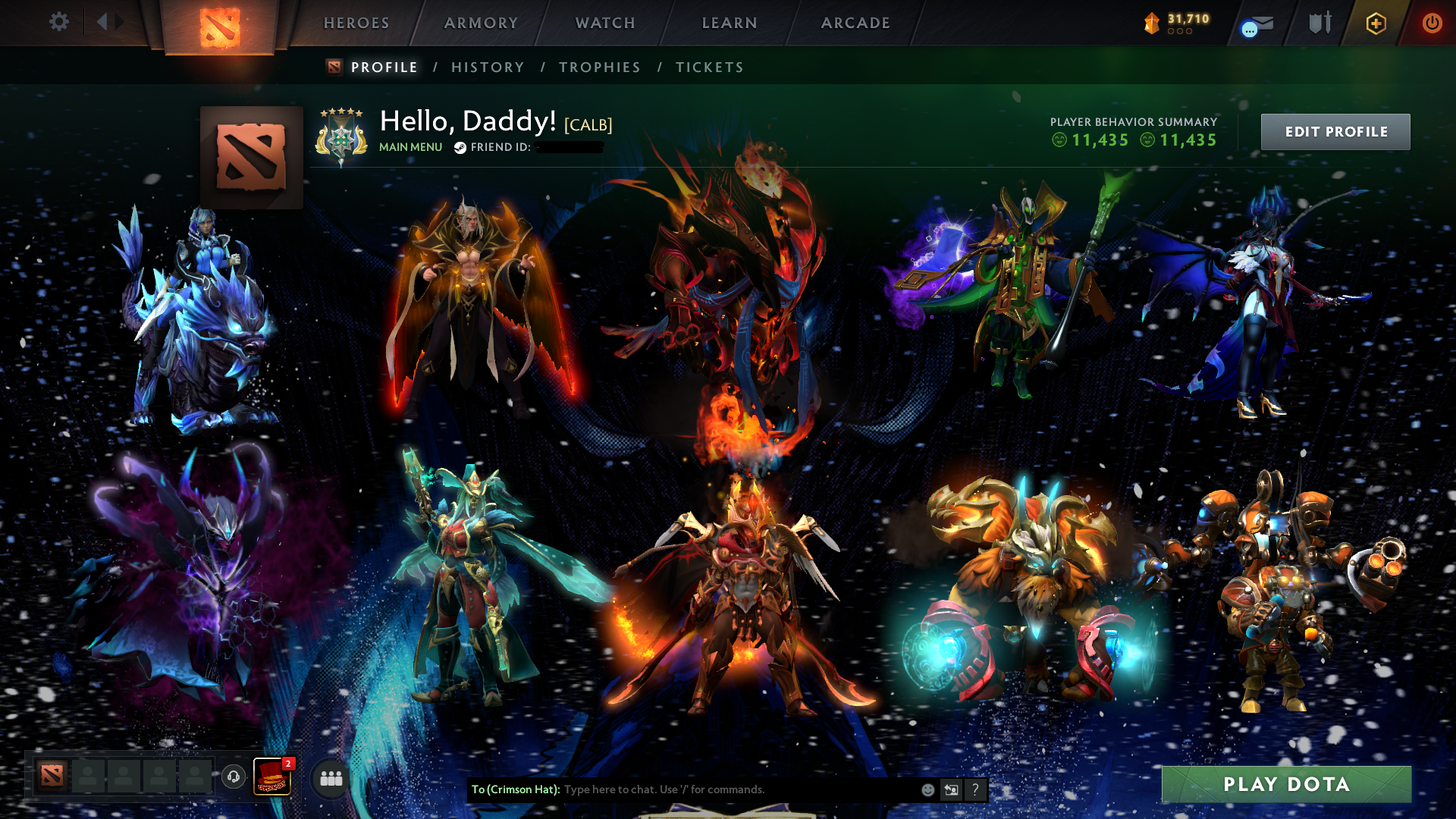The height and width of the screenshot is (819, 1456).
Task: Open the ARCADE menu
Action: (x=855, y=23)
